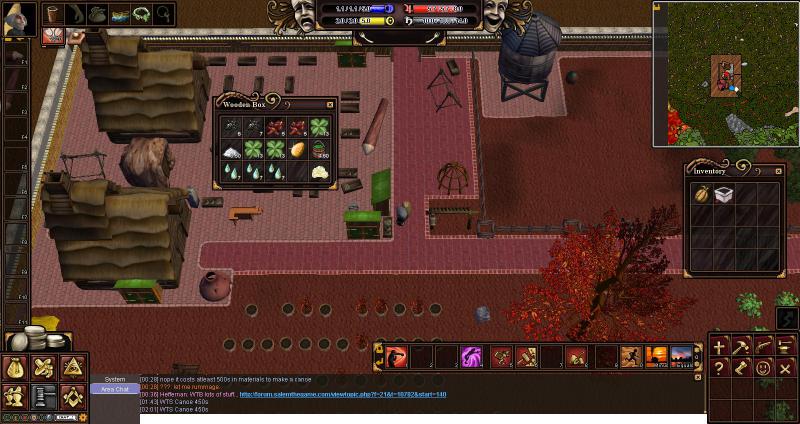The width and height of the screenshot is (800, 424).
Task: Click the pyramid eye menu button
Action: pos(72,369)
